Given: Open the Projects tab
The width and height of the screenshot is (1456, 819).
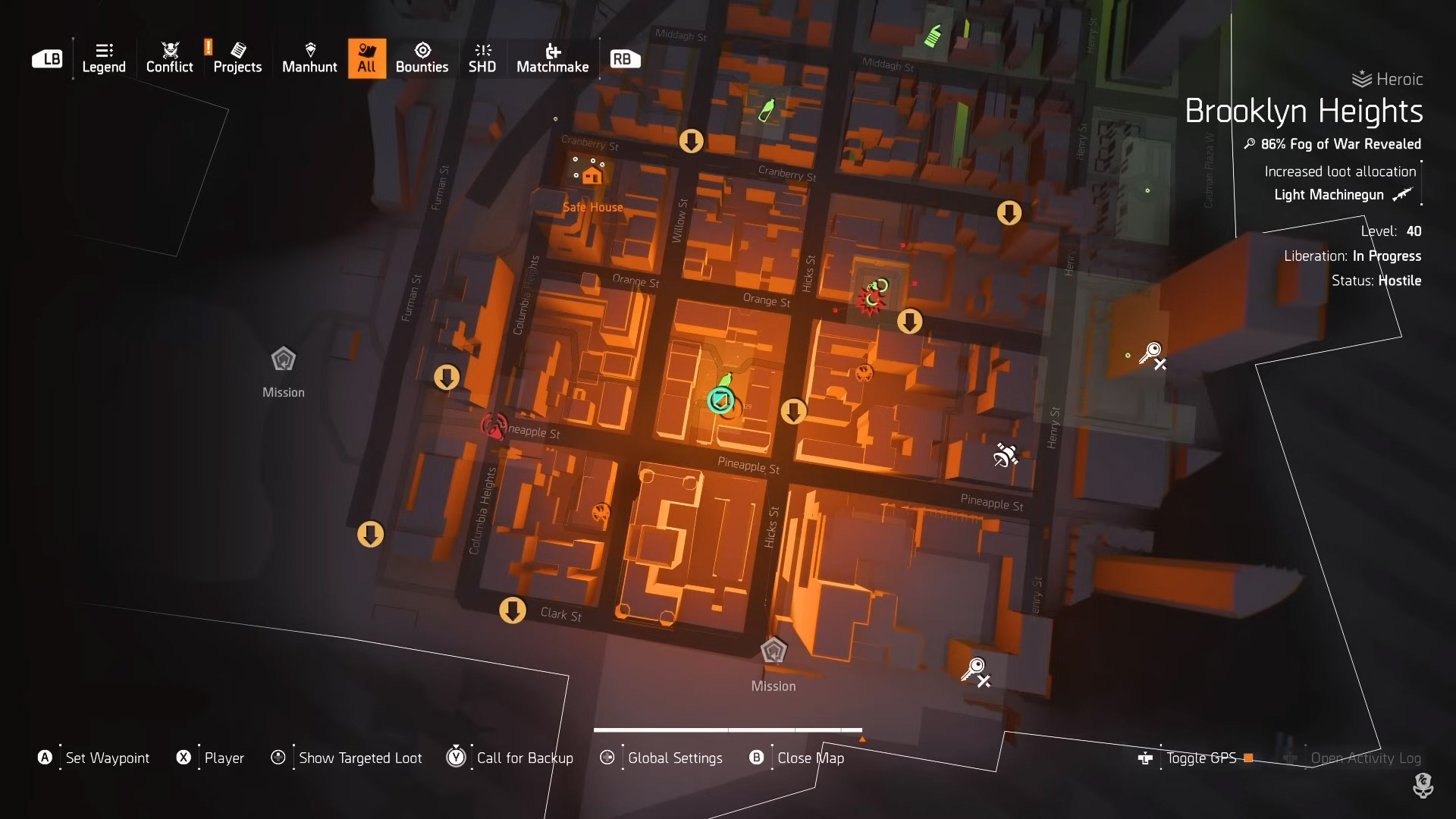Looking at the screenshot, I should pos(237,58).
